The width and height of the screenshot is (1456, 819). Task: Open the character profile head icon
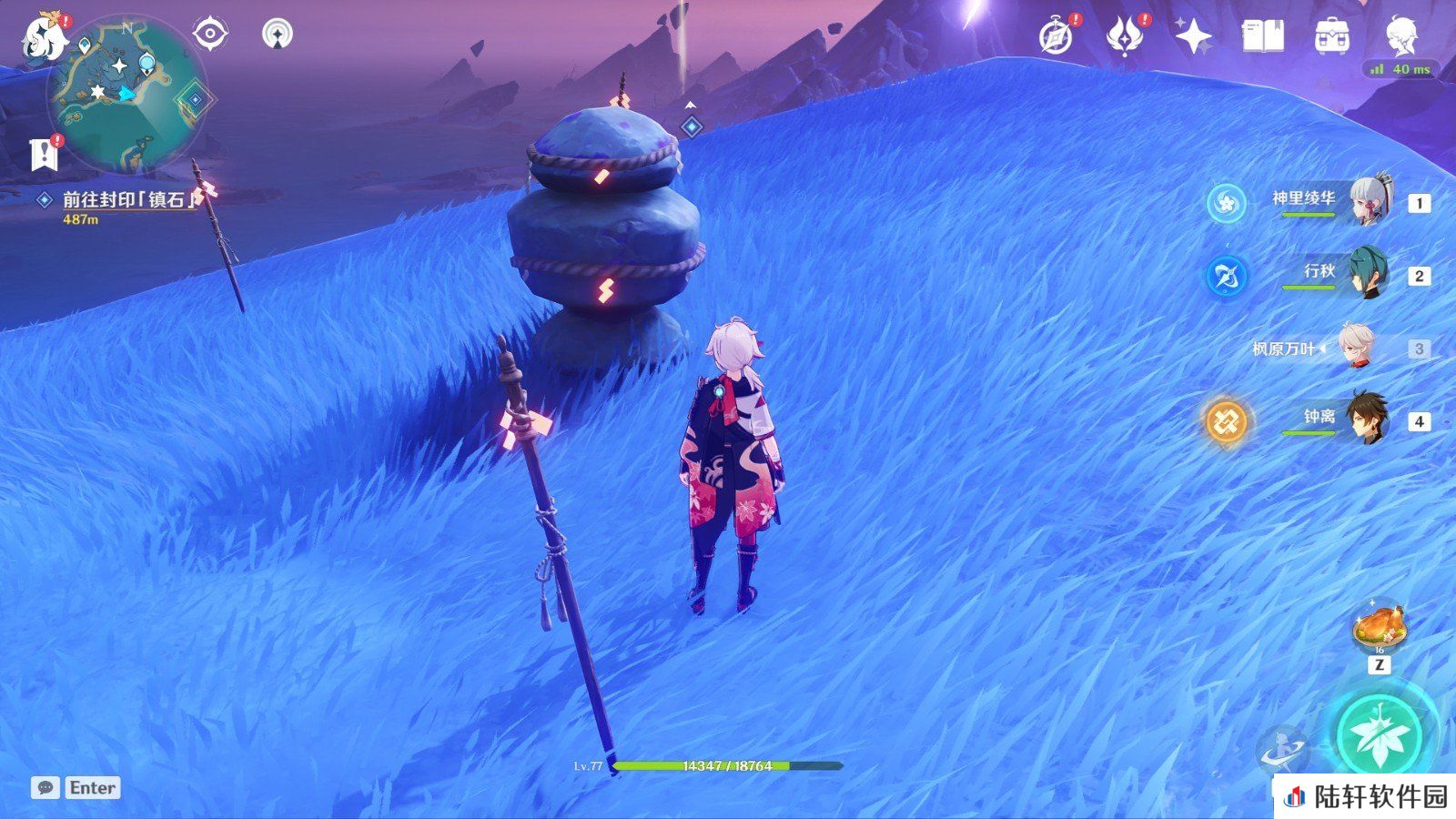(x=1401, y=36)
